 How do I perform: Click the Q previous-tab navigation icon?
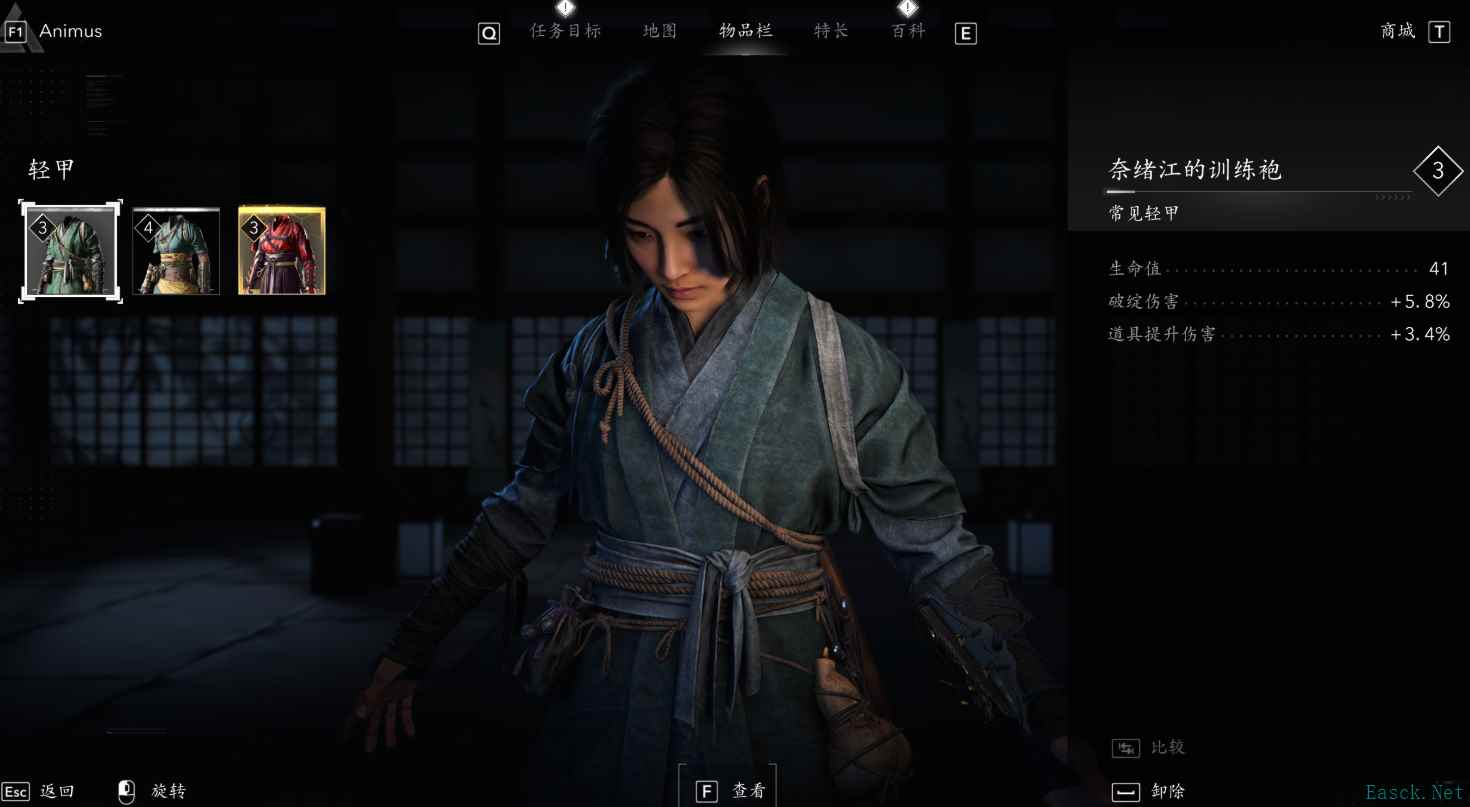489,33
